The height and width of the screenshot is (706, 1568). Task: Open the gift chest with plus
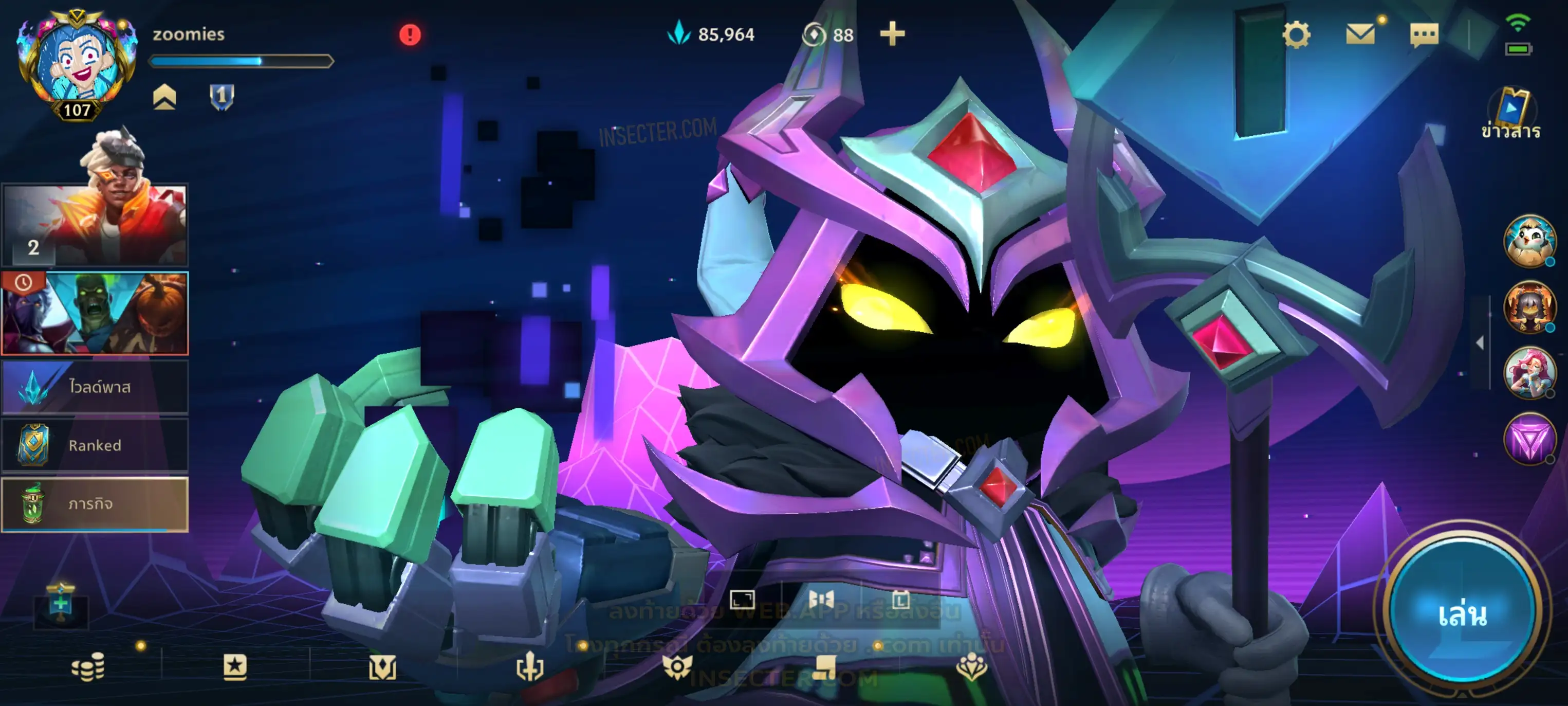[60, 604]
